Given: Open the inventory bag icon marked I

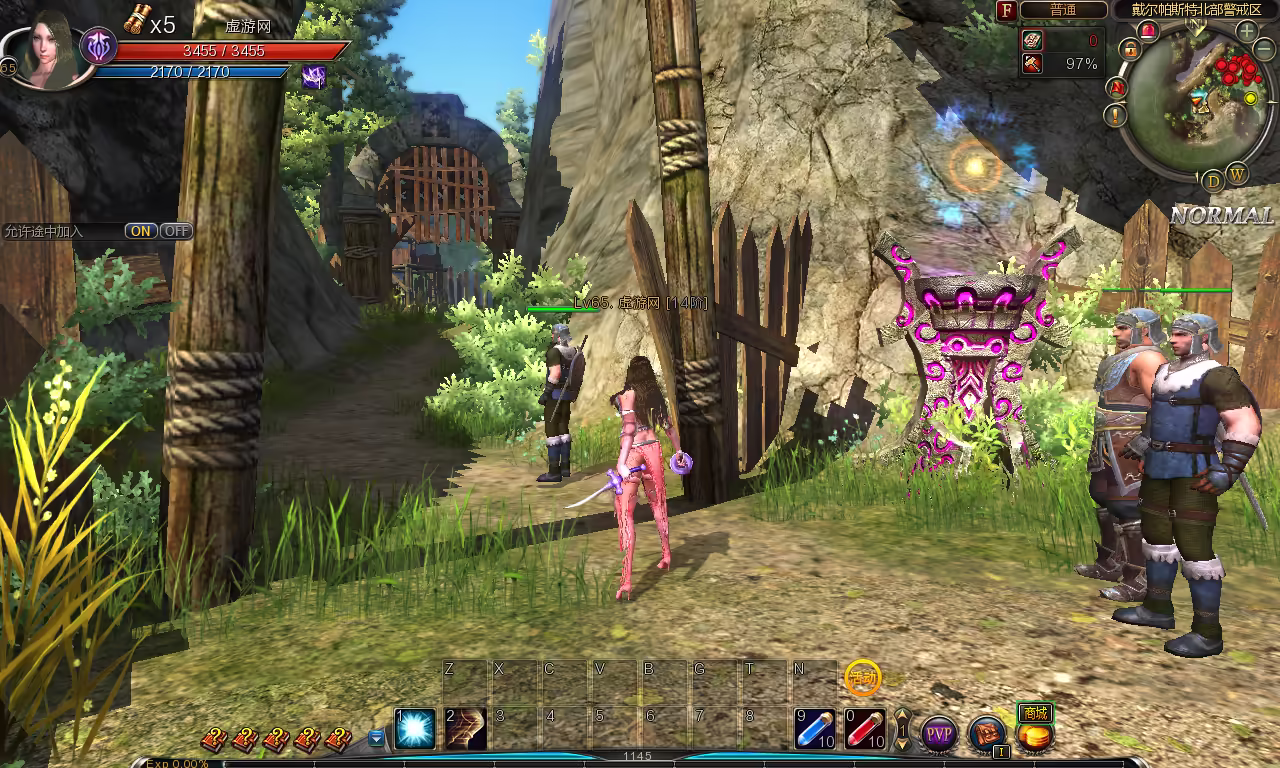Looking at the screenshot, I should pos(988,734).
